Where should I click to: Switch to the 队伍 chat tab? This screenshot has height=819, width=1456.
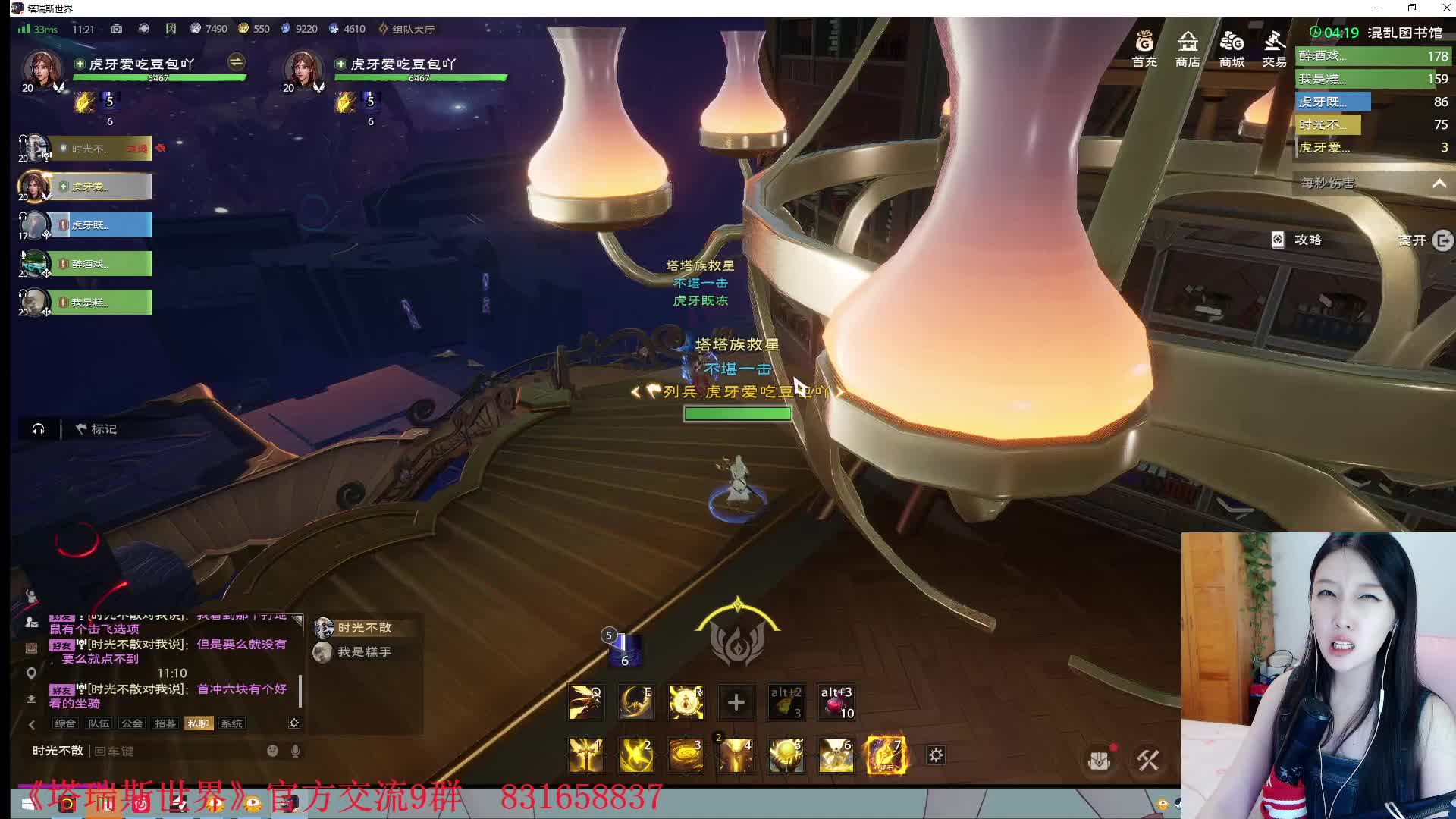99,723
